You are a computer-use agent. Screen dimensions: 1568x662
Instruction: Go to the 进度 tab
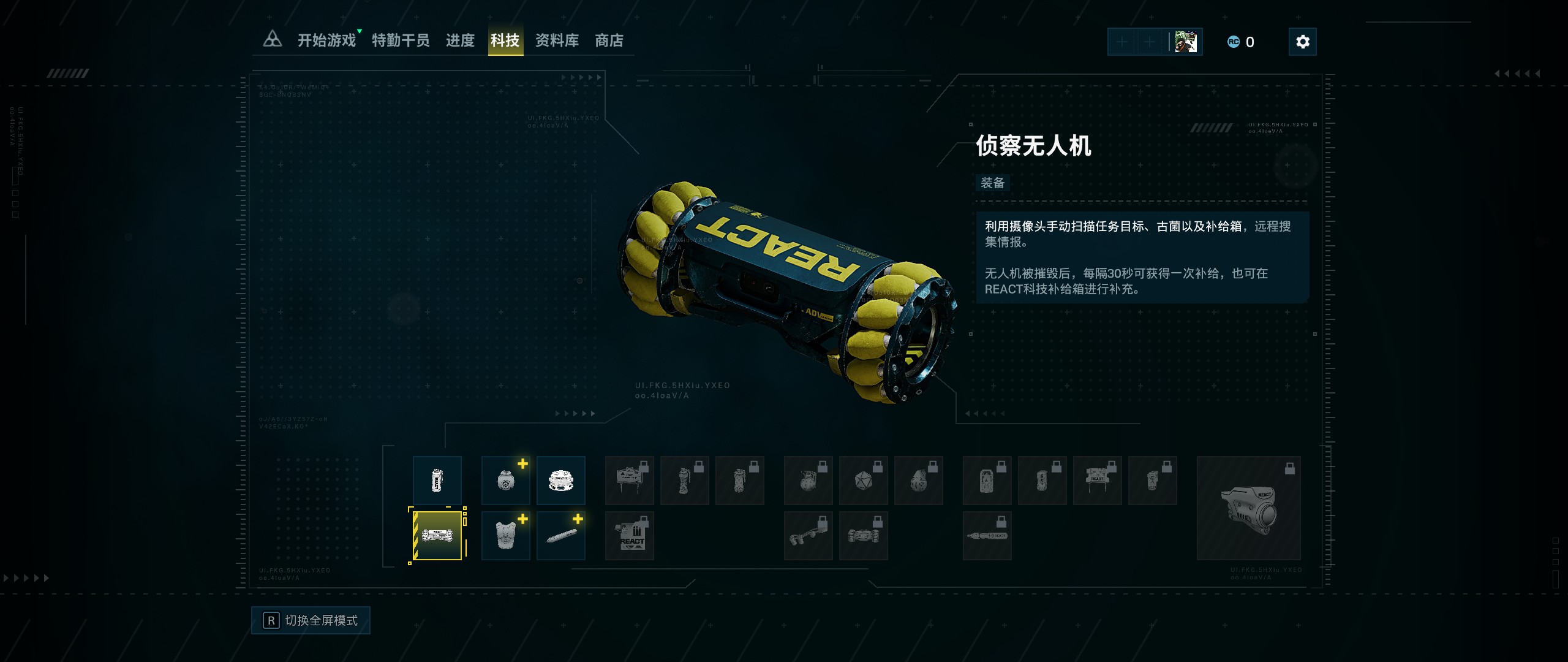[x=460, y=41]
